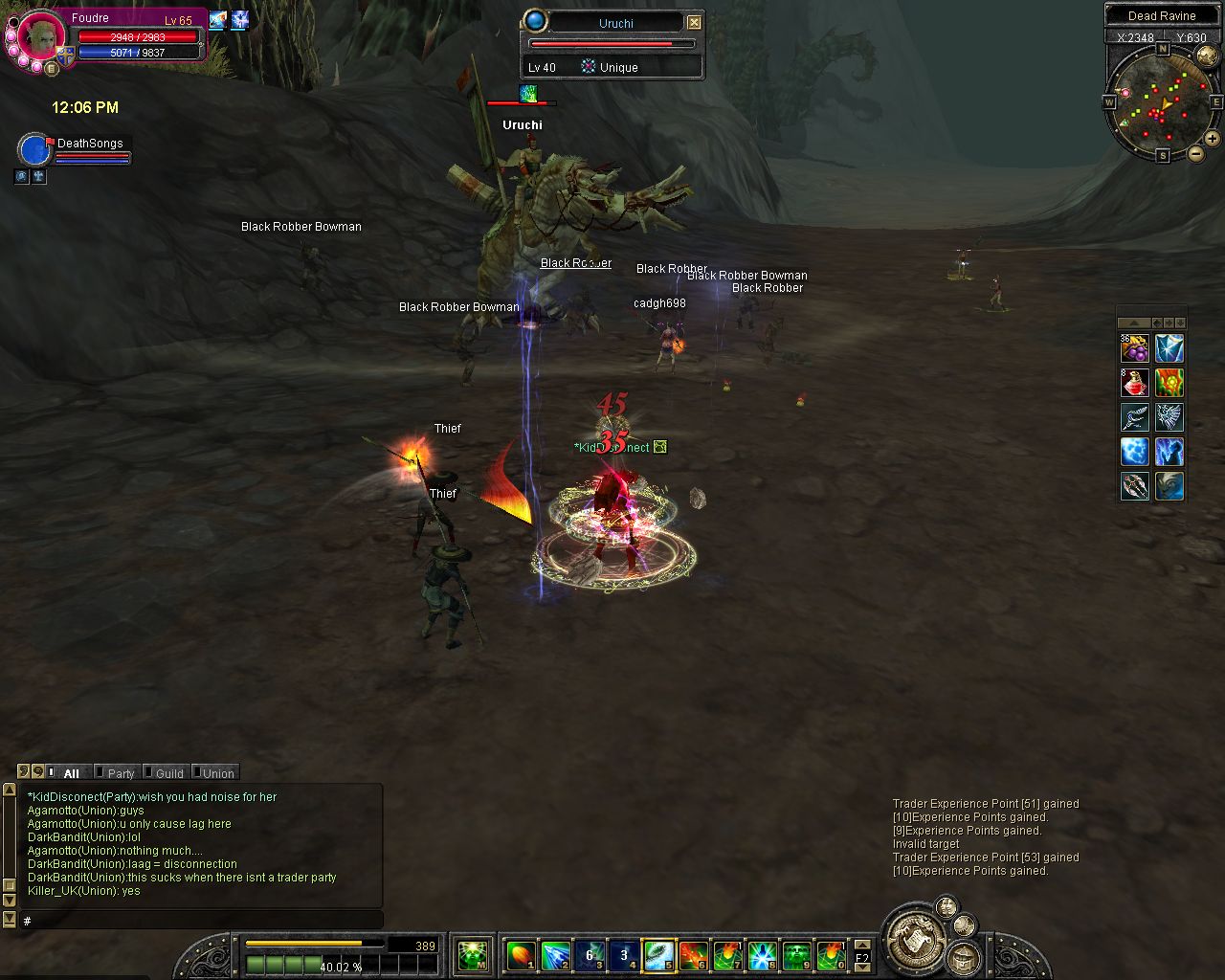Select the Union chat tab
The width and height of the screenshot is (1225, 980).
click(217, 773)
